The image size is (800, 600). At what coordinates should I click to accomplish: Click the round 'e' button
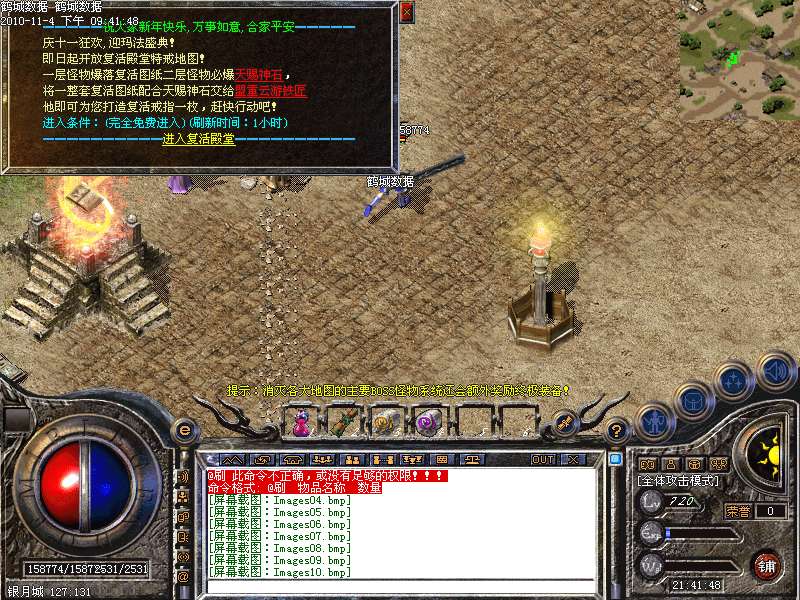pyautogui.click(x=183, y=429)
